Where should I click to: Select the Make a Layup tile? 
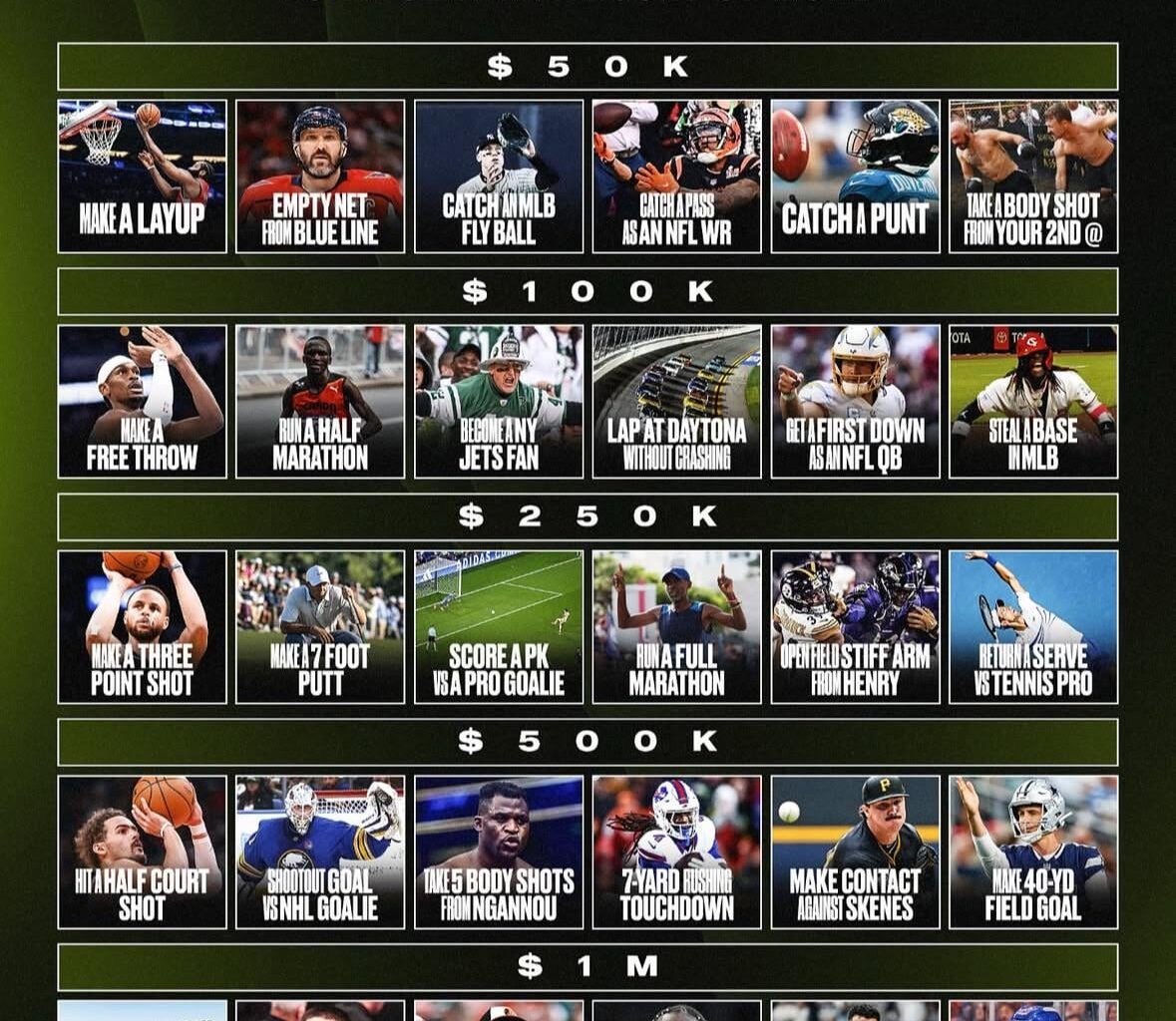tap(142, 176)
